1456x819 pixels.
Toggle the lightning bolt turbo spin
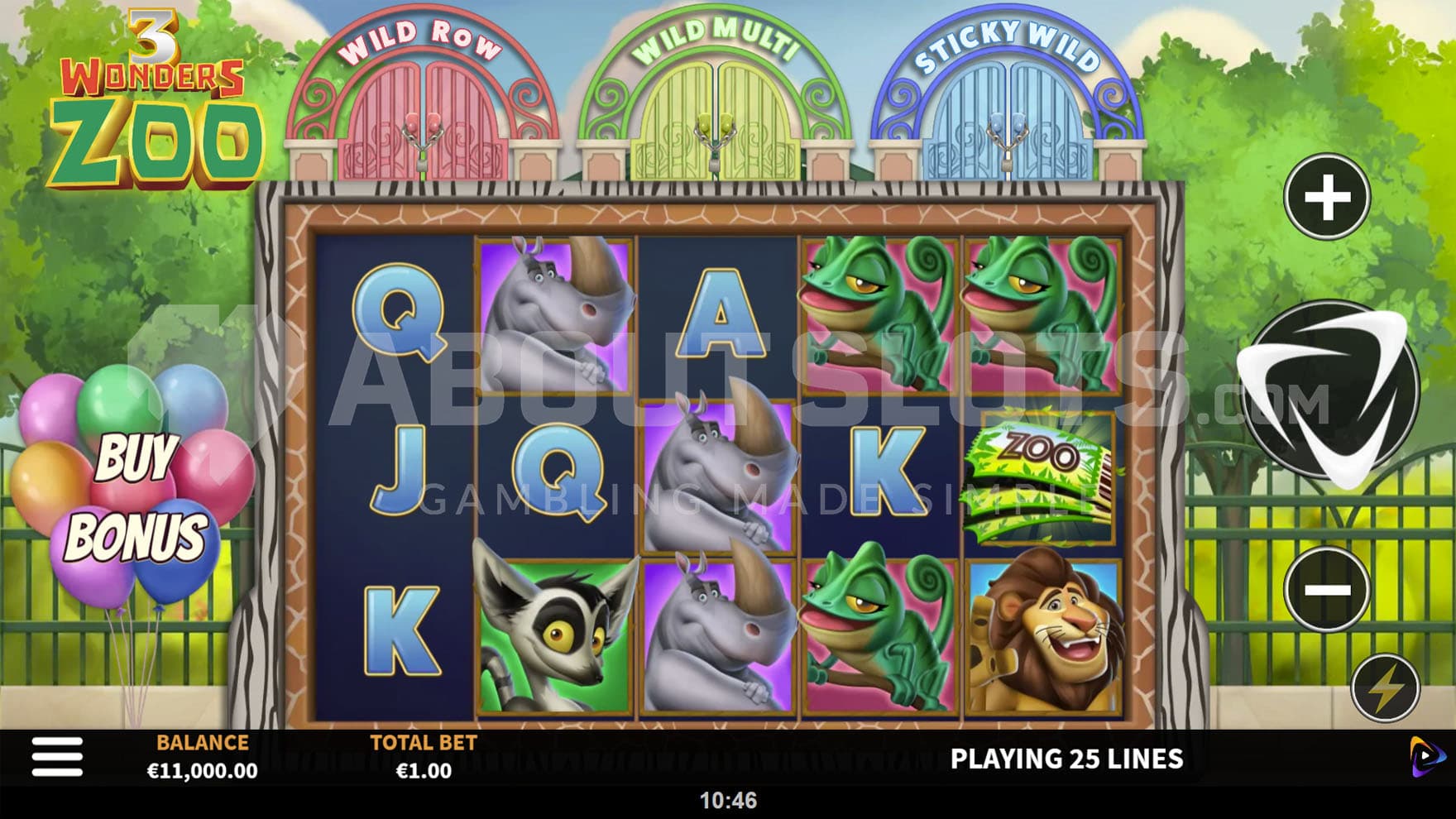1386,687
